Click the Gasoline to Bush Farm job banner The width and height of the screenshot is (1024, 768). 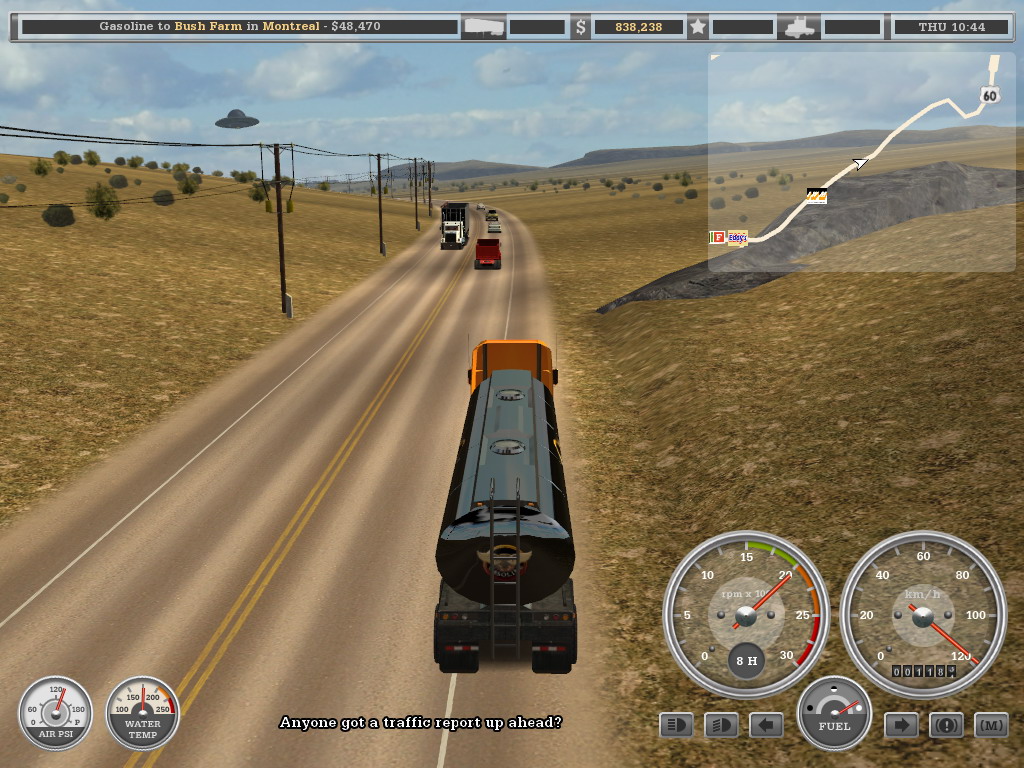tap(240, 27)
